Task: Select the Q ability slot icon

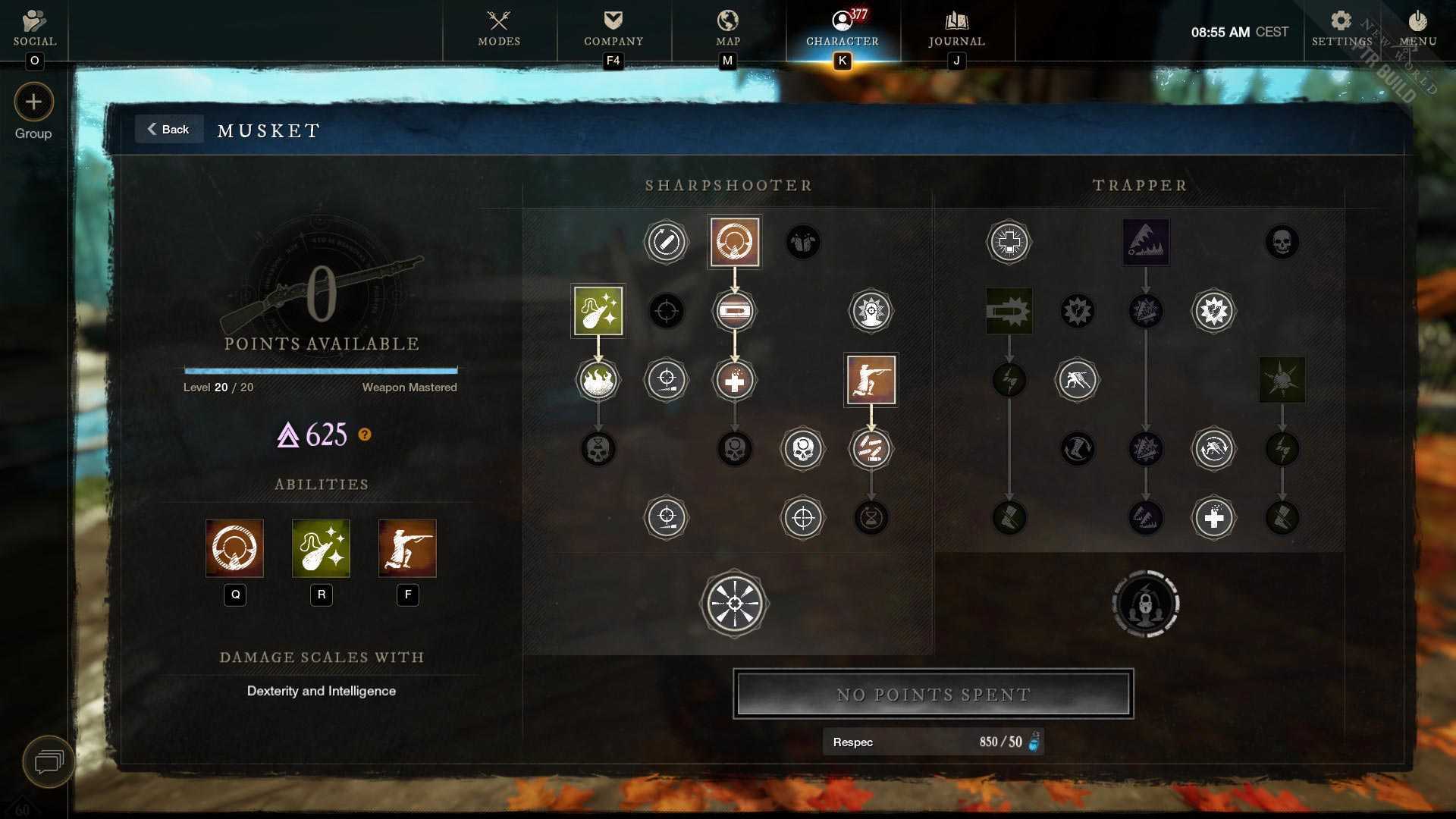Action: (x=234, y=548)
